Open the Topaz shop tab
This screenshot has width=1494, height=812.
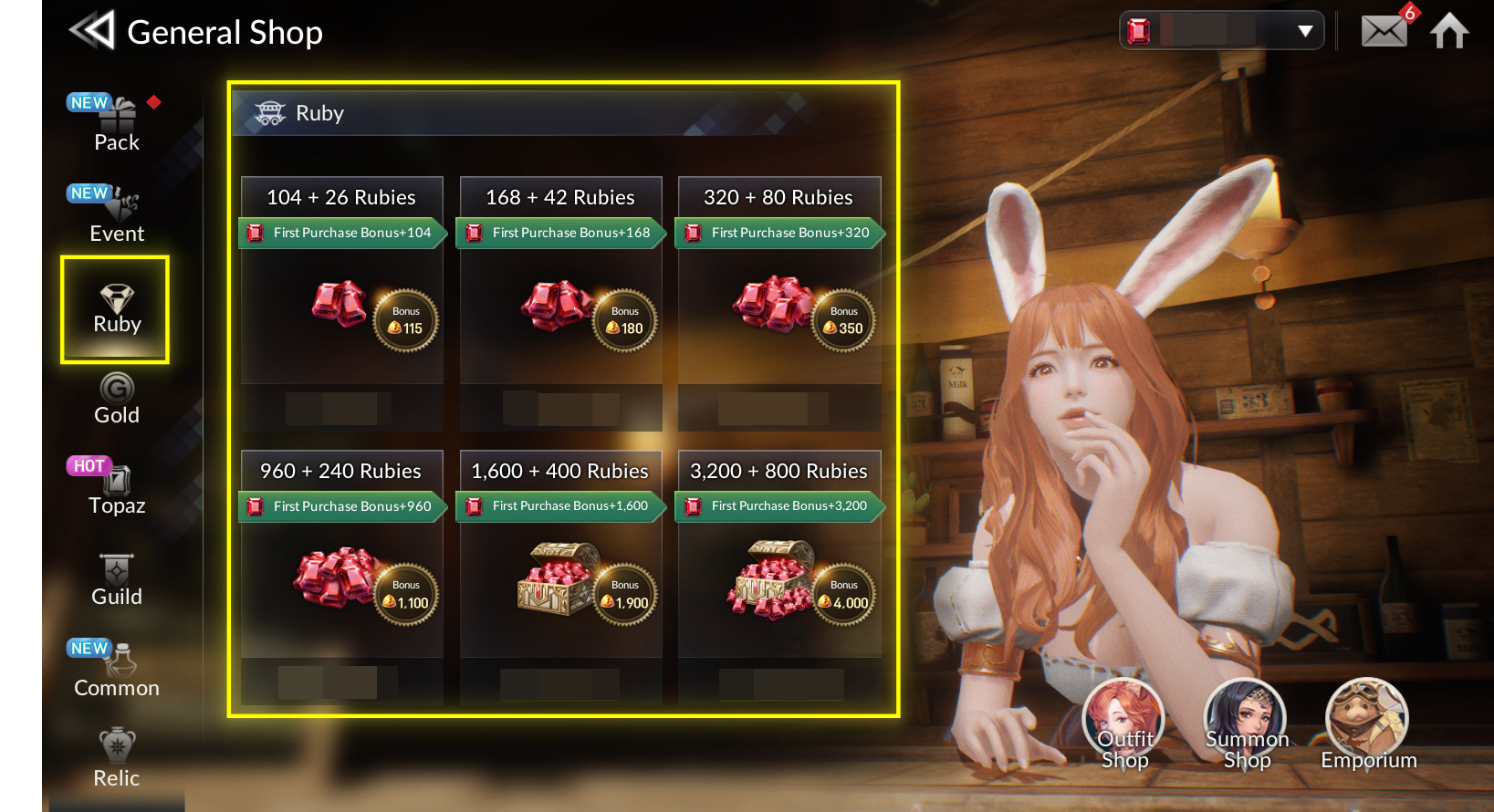tap(117, 490)
